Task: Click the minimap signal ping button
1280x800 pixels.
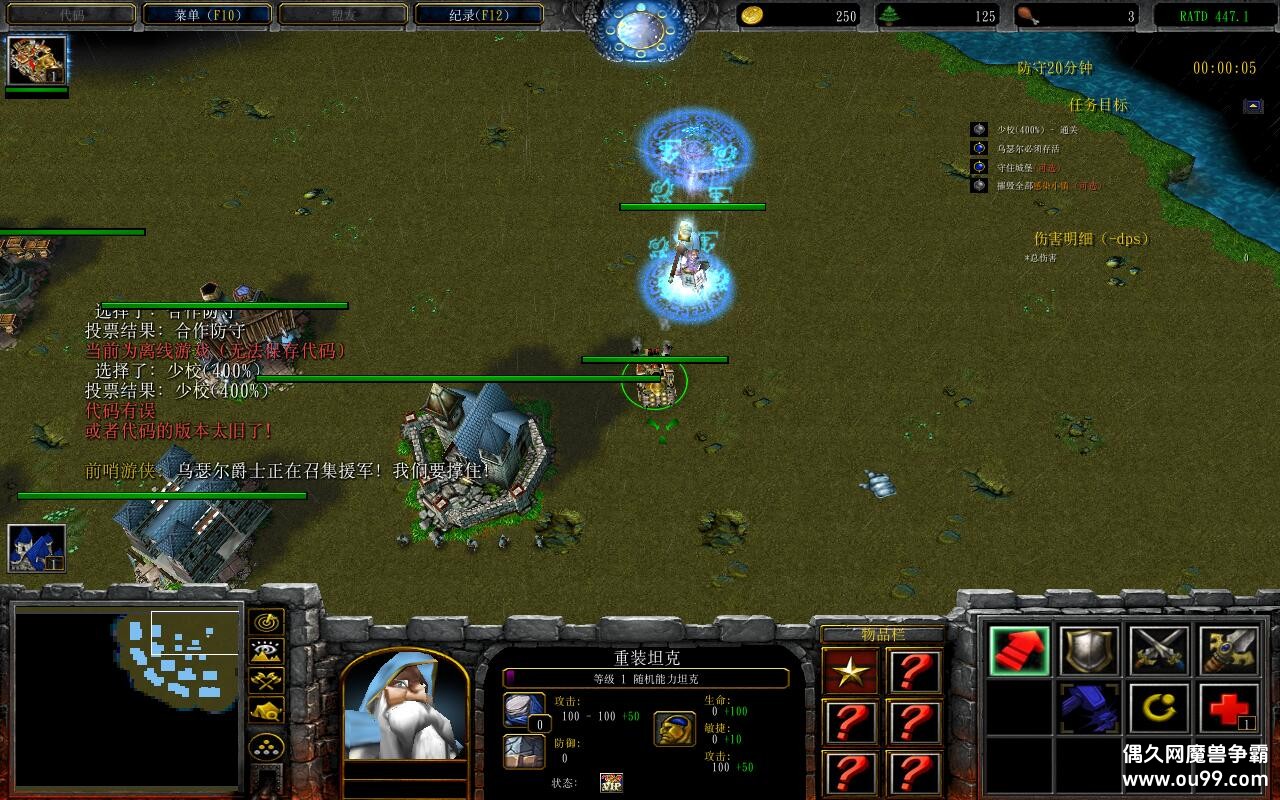Action: pos(266,623)
